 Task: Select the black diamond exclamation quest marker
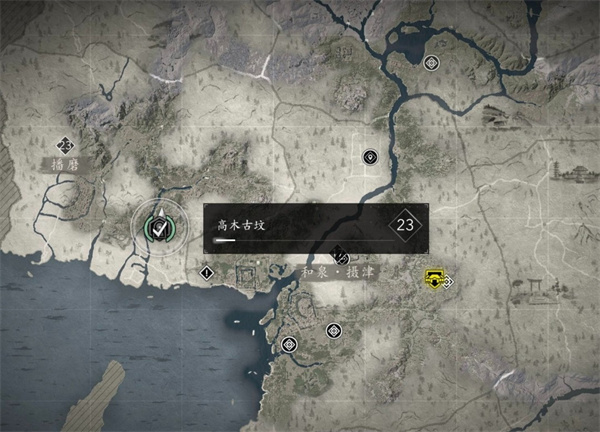tap(207, 272)
